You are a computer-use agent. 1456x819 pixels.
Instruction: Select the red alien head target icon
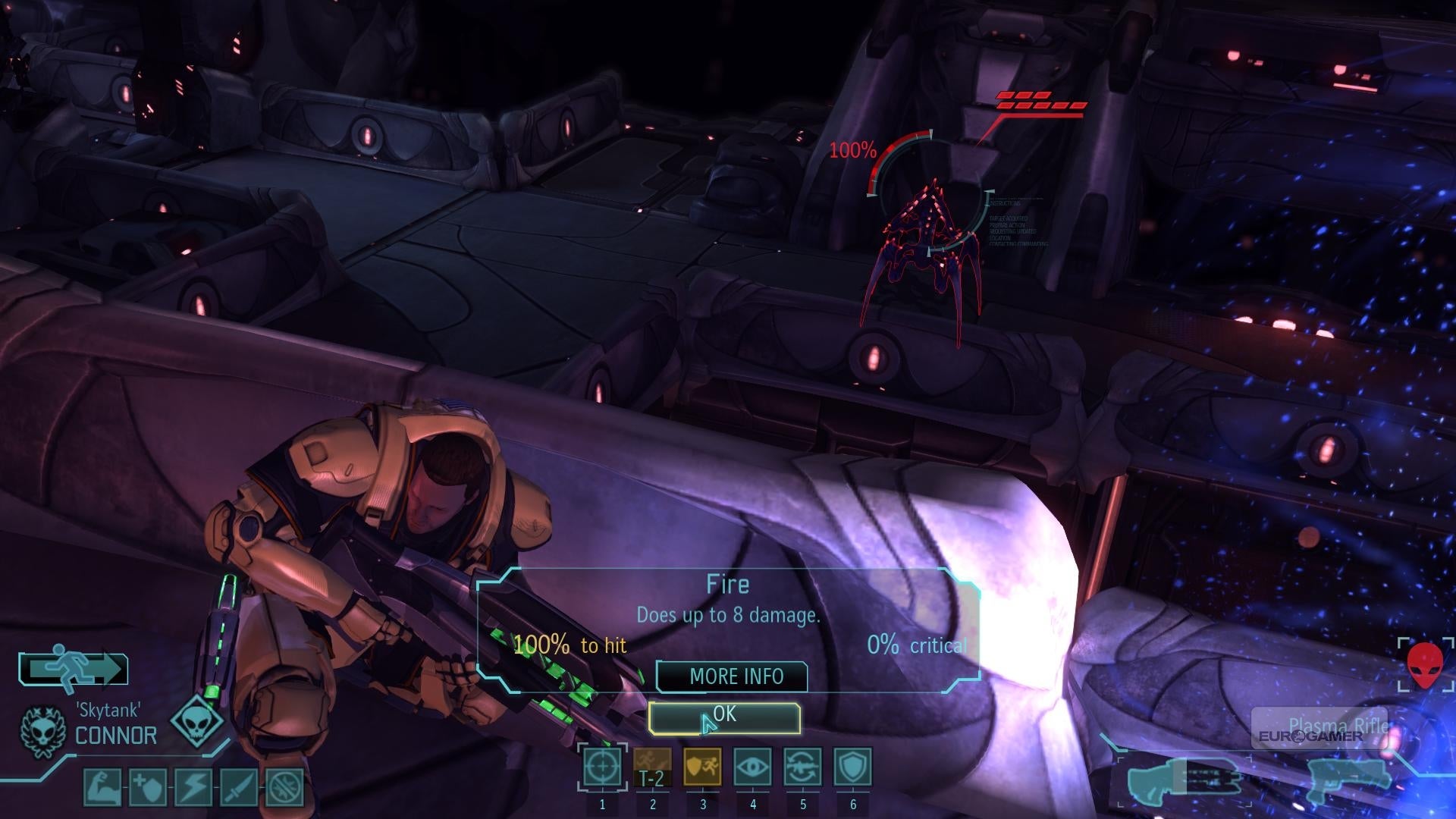[1426, 665]
